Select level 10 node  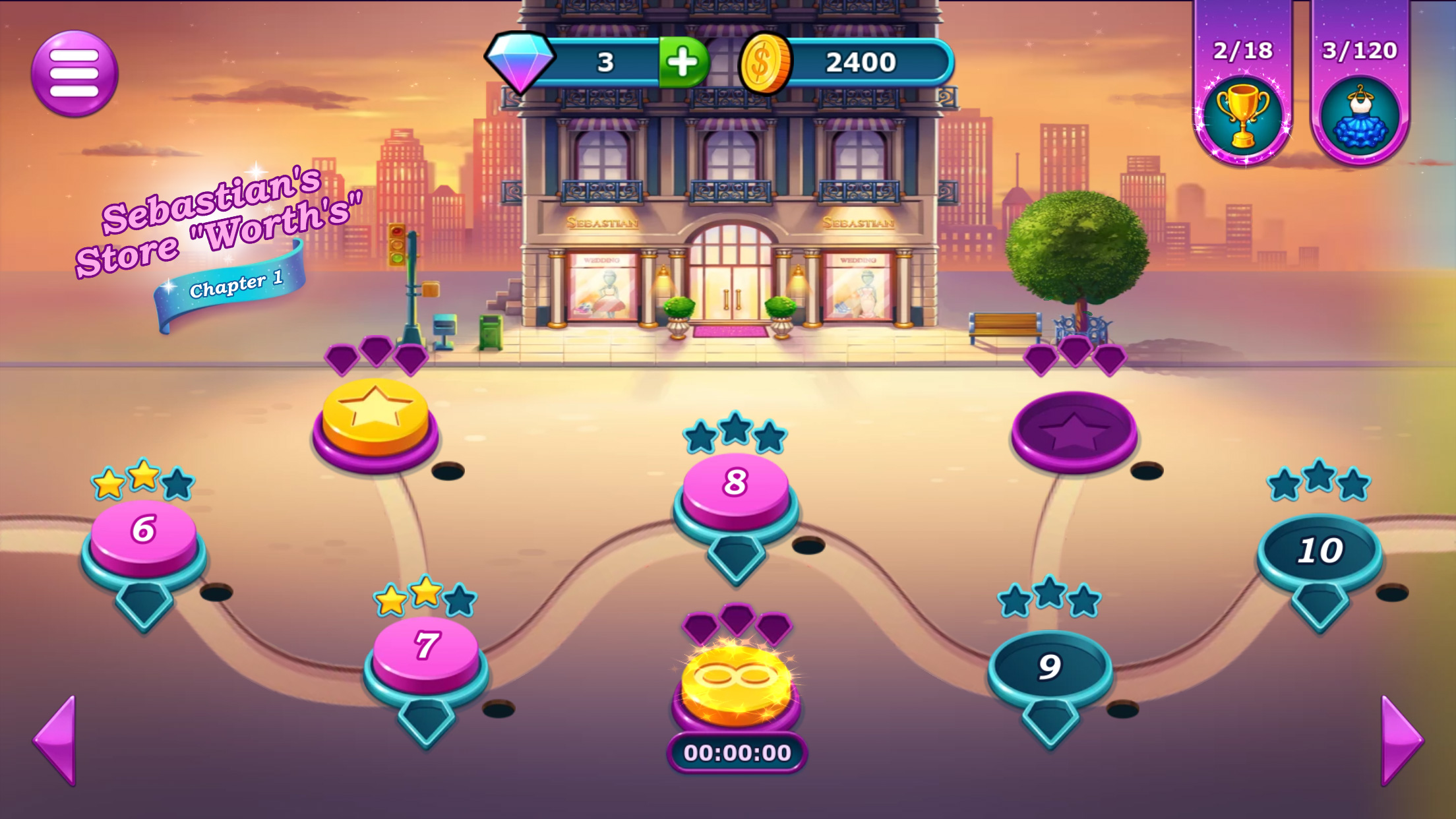[x=1319, y=550]
